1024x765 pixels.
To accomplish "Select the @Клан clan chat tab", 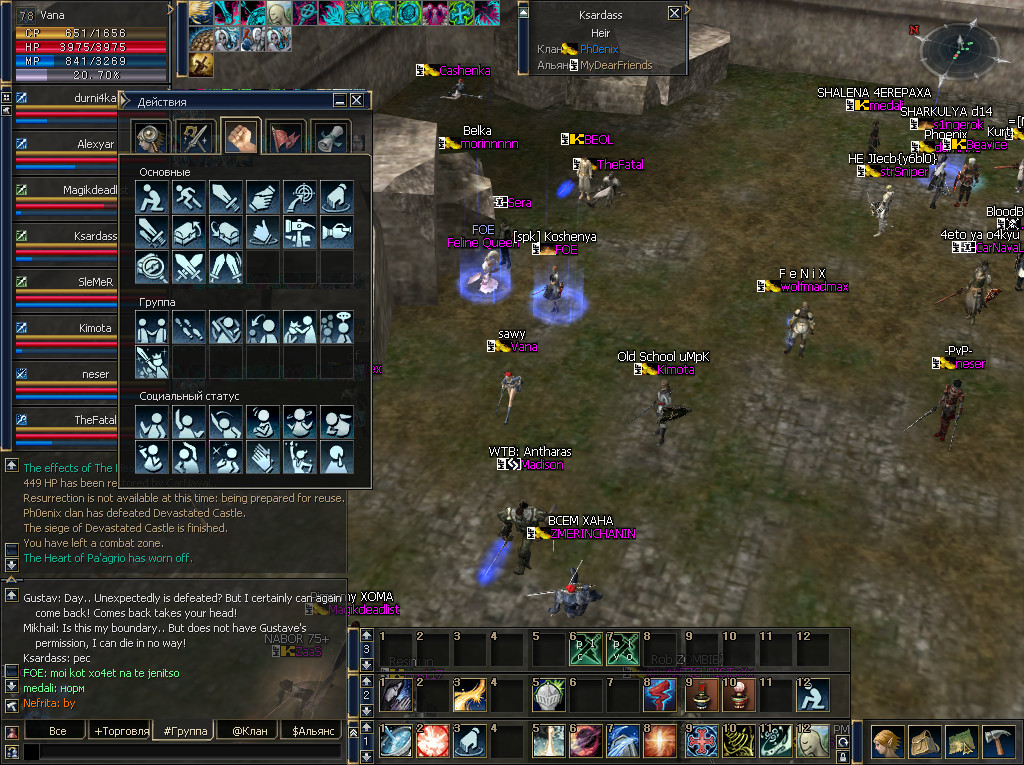I will click(x=248, y=731).
